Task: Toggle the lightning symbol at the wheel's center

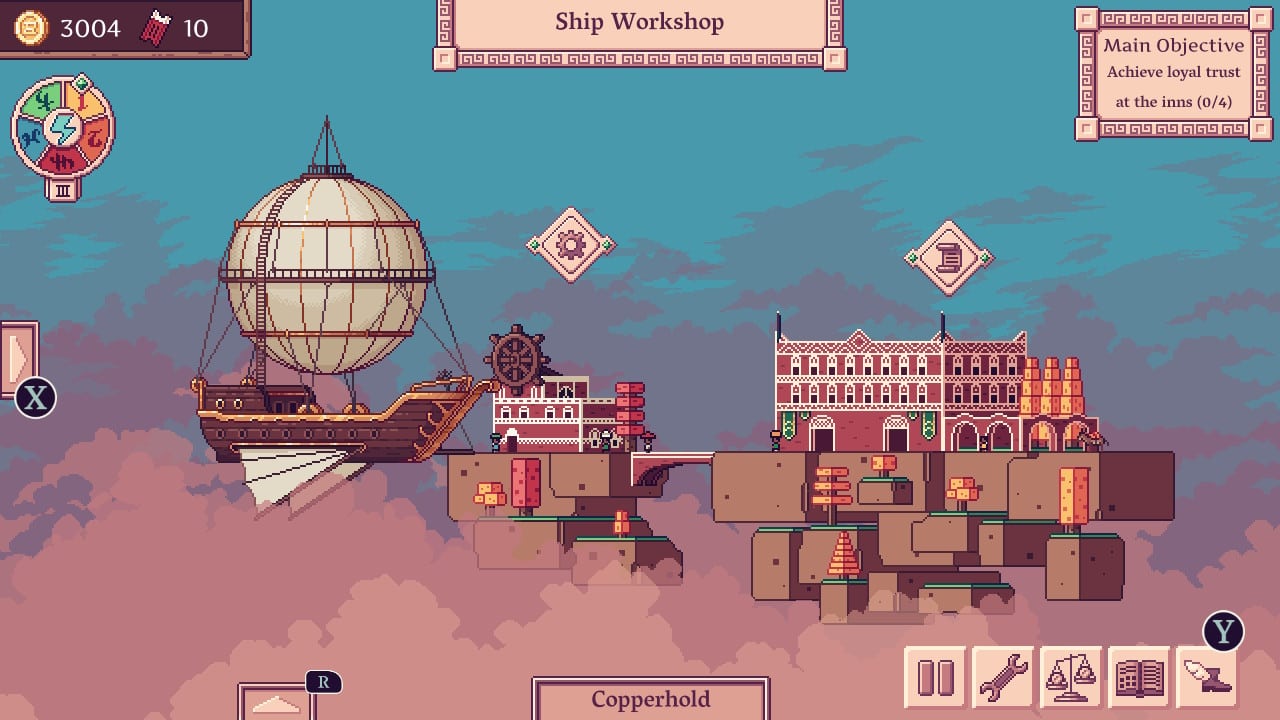Action: [x=60, y=130]
